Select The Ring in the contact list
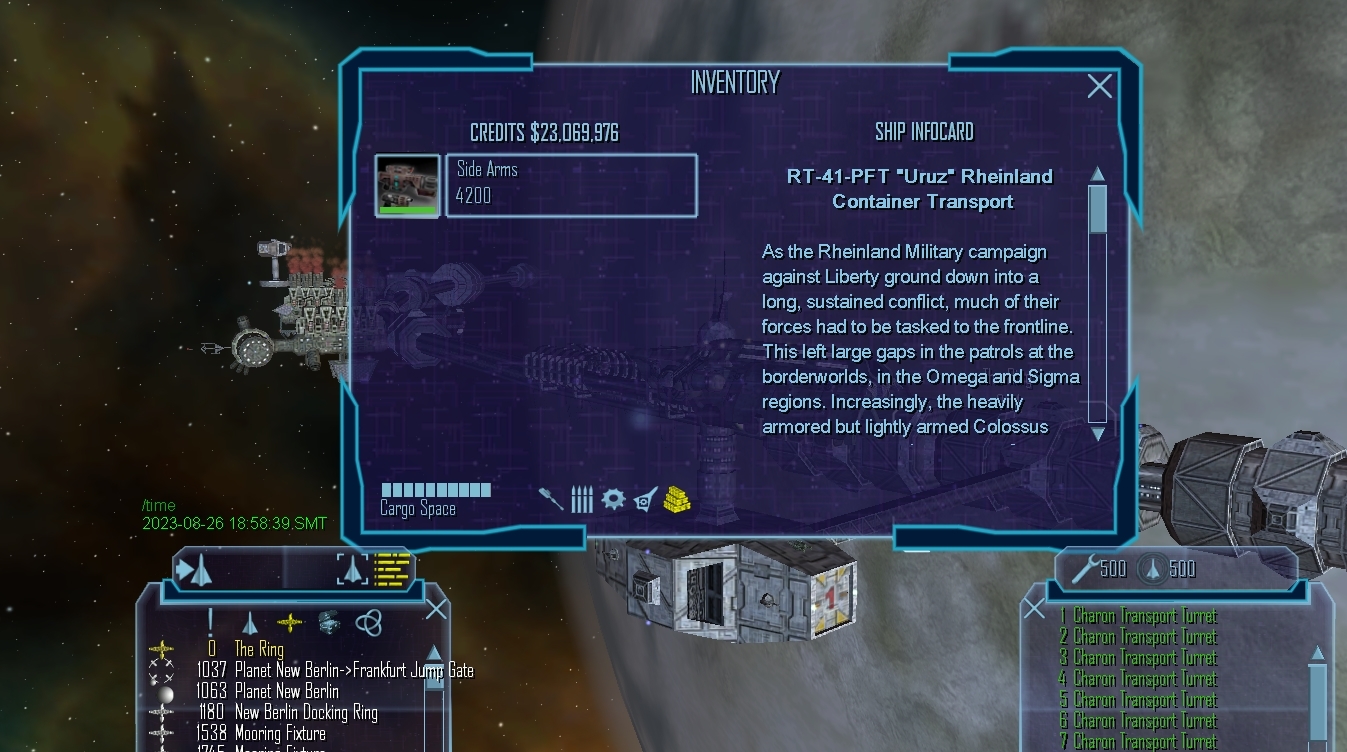The width and height of the screenshot is (1347, 752). pos(258,649)
